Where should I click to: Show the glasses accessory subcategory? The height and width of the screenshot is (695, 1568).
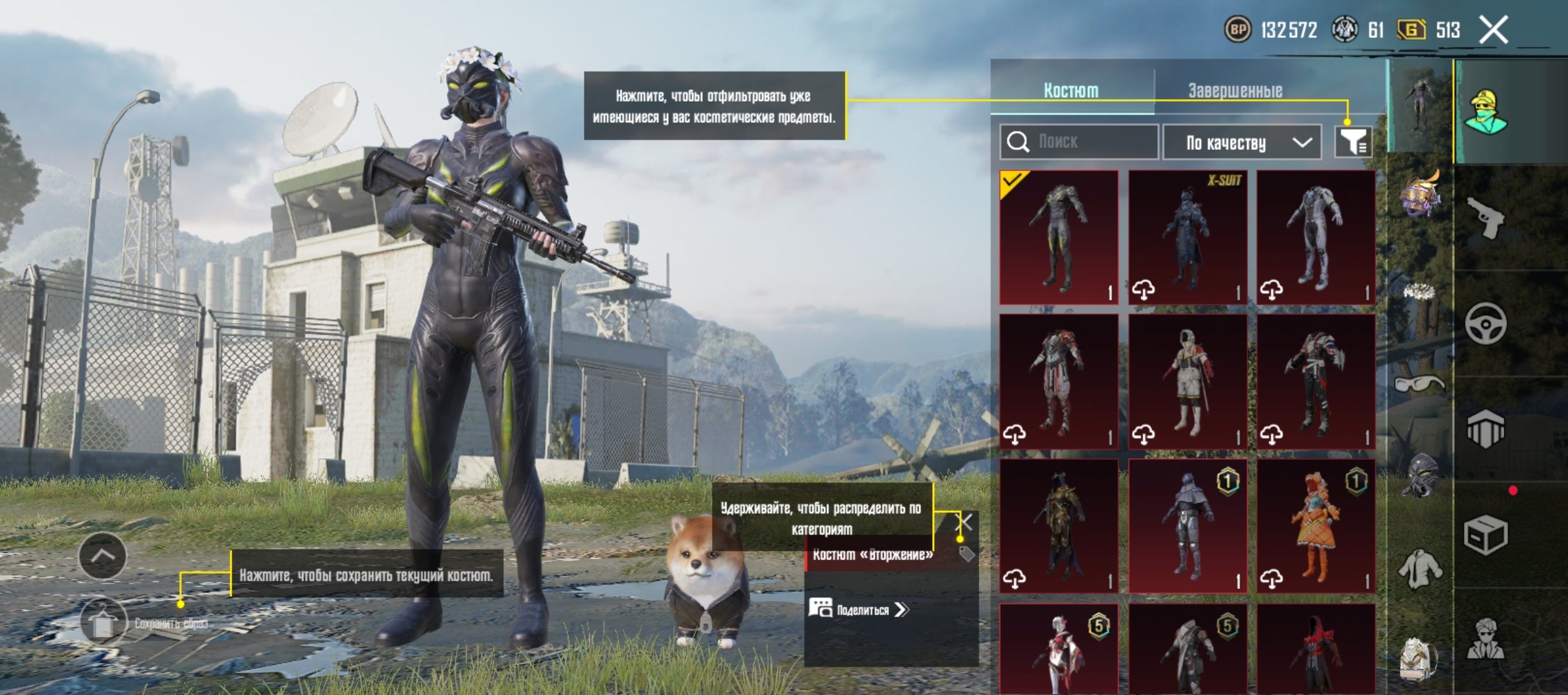1419,384
